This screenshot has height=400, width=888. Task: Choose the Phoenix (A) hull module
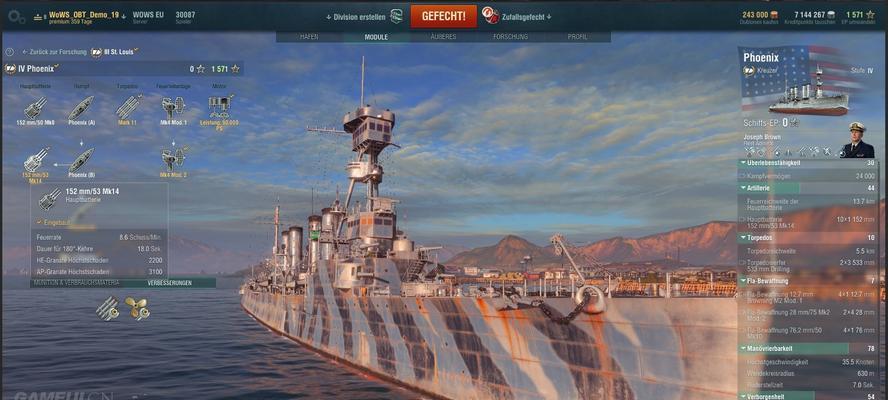pos(82,109)
